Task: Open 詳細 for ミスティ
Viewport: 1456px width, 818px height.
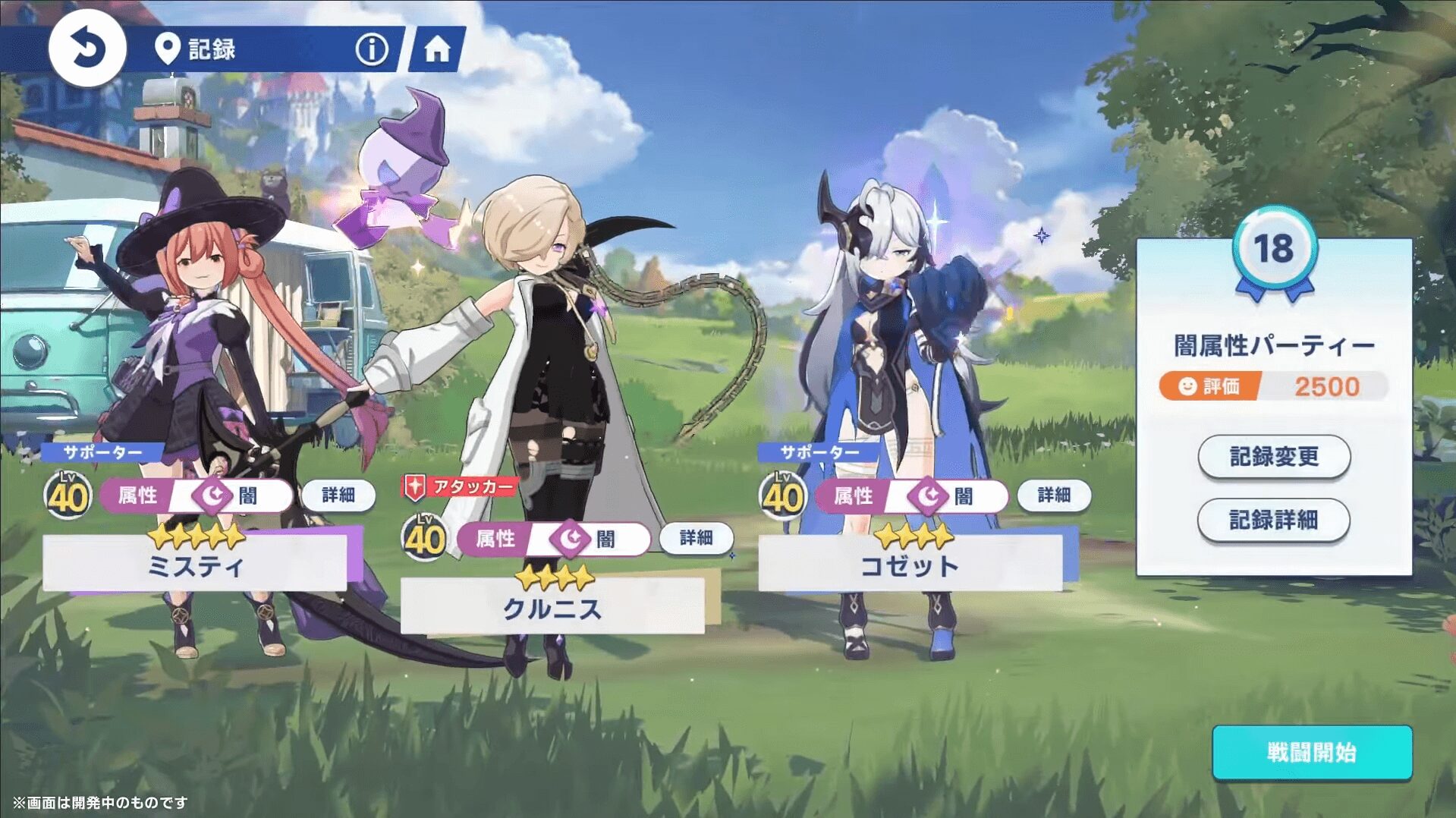Action: pyautogui.click(x=338, y=496)
